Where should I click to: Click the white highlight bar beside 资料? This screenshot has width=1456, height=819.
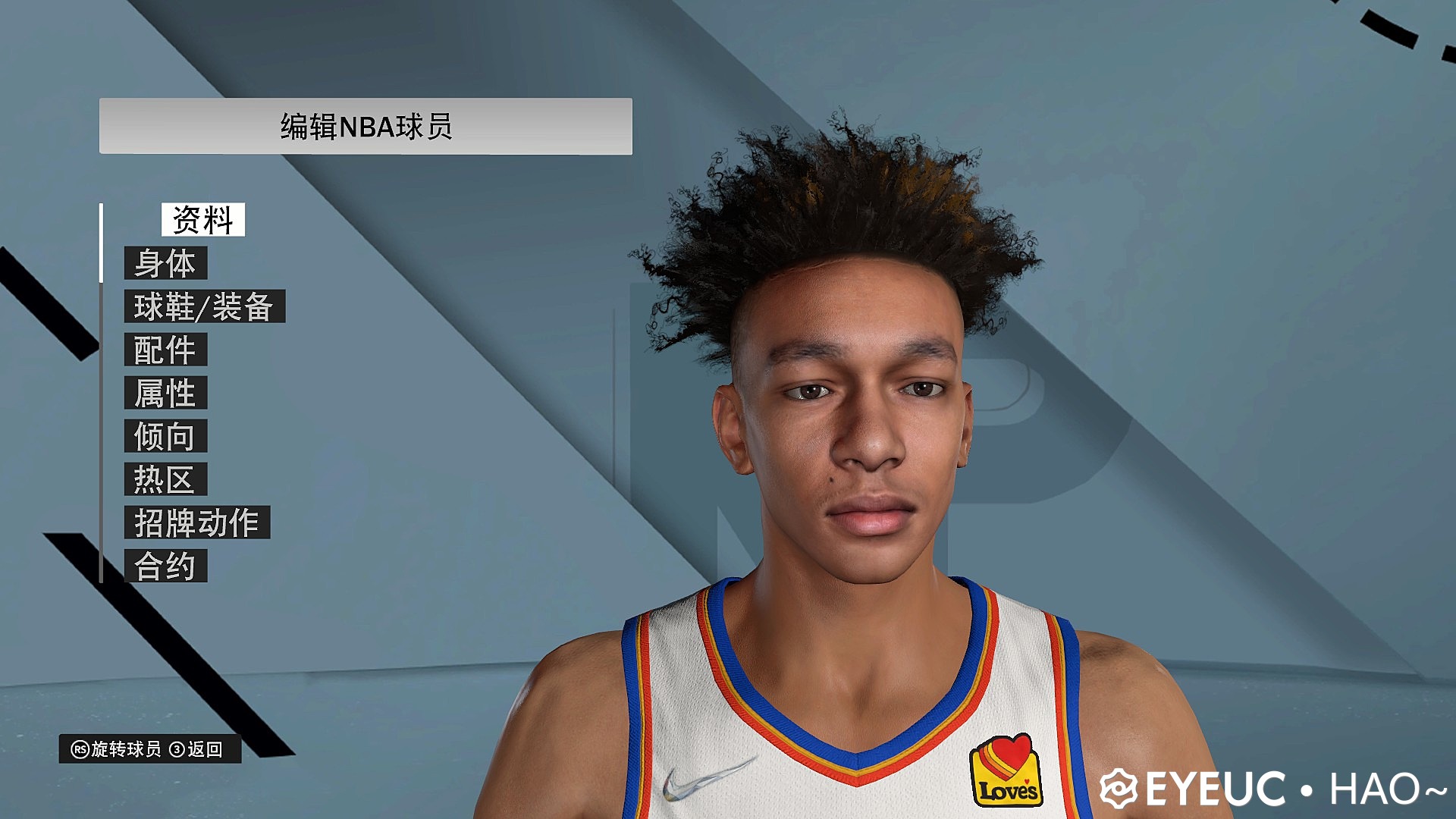102,243
